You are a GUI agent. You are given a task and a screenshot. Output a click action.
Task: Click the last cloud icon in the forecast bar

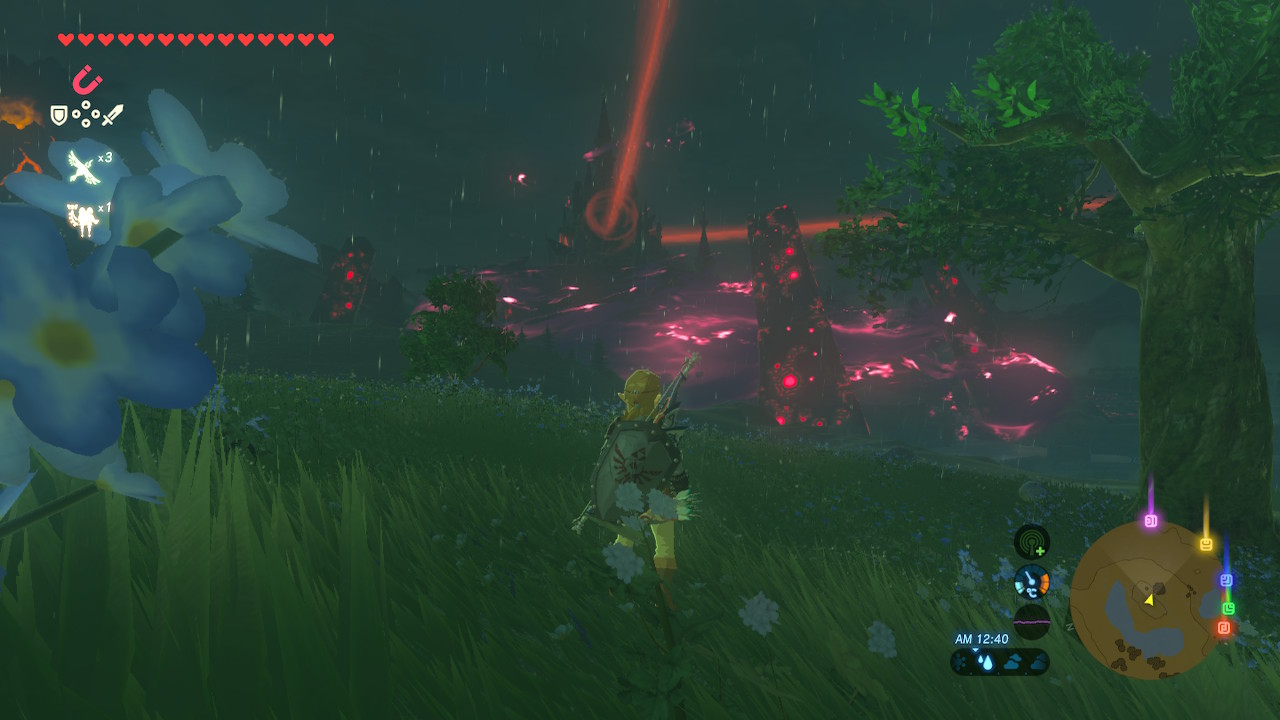point(1039,660)
